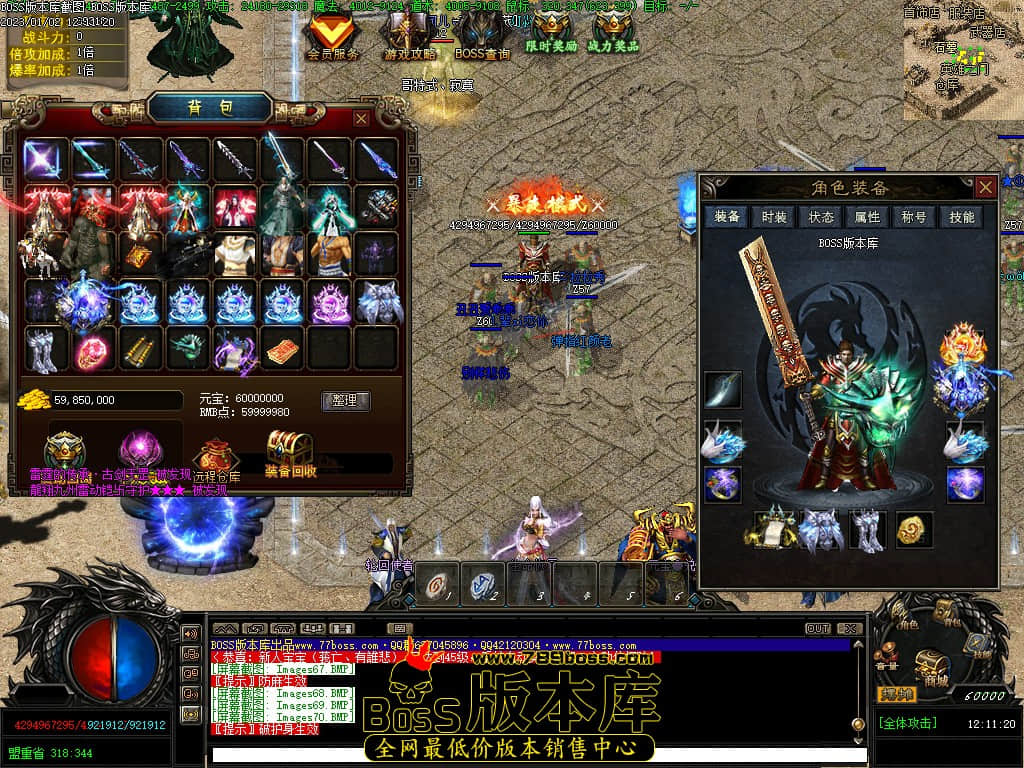
Task: Select the 称号 title tab
Action: pyautogui.click(x=914, y=217)
